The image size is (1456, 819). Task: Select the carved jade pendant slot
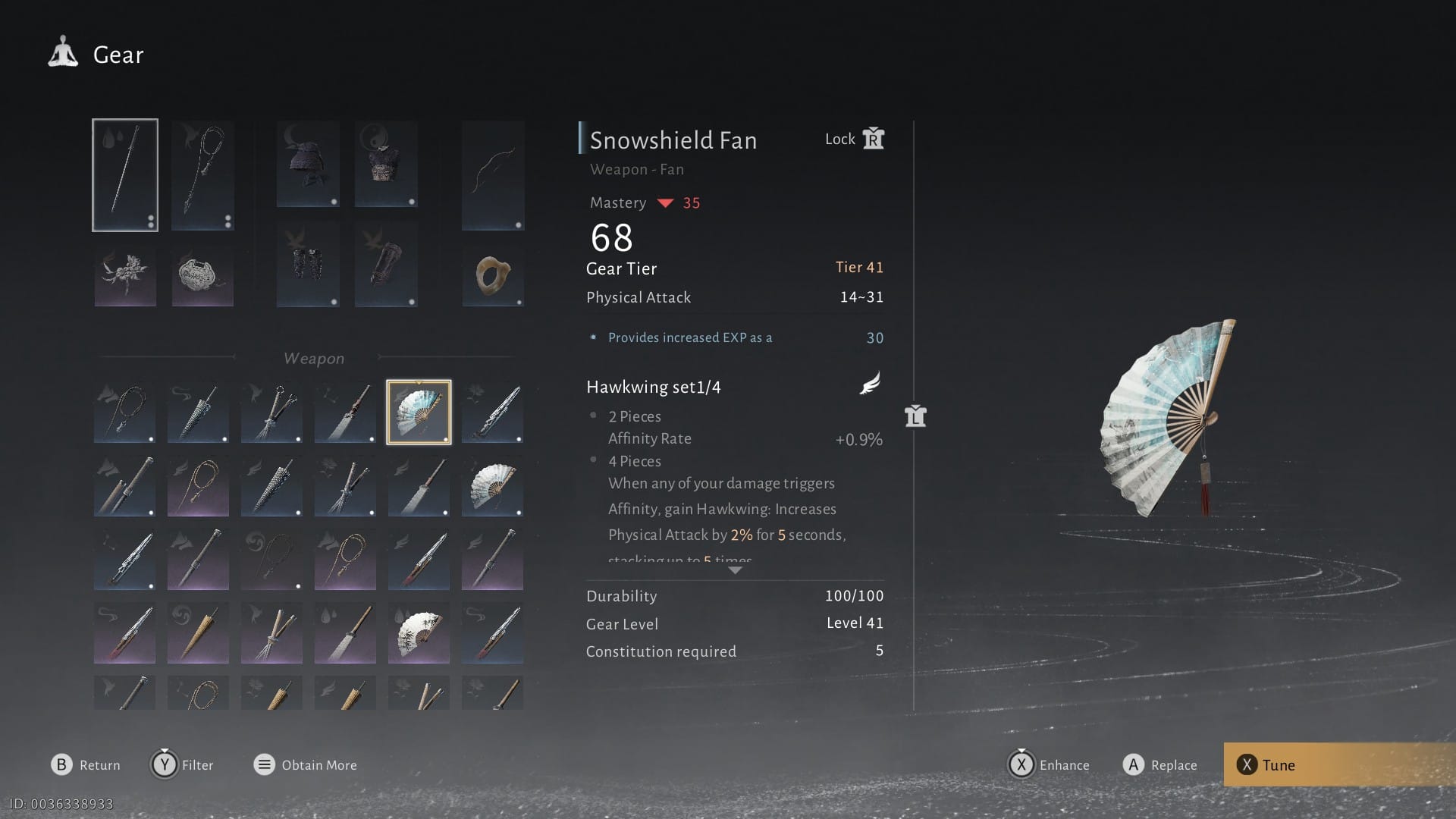[202, 277]
